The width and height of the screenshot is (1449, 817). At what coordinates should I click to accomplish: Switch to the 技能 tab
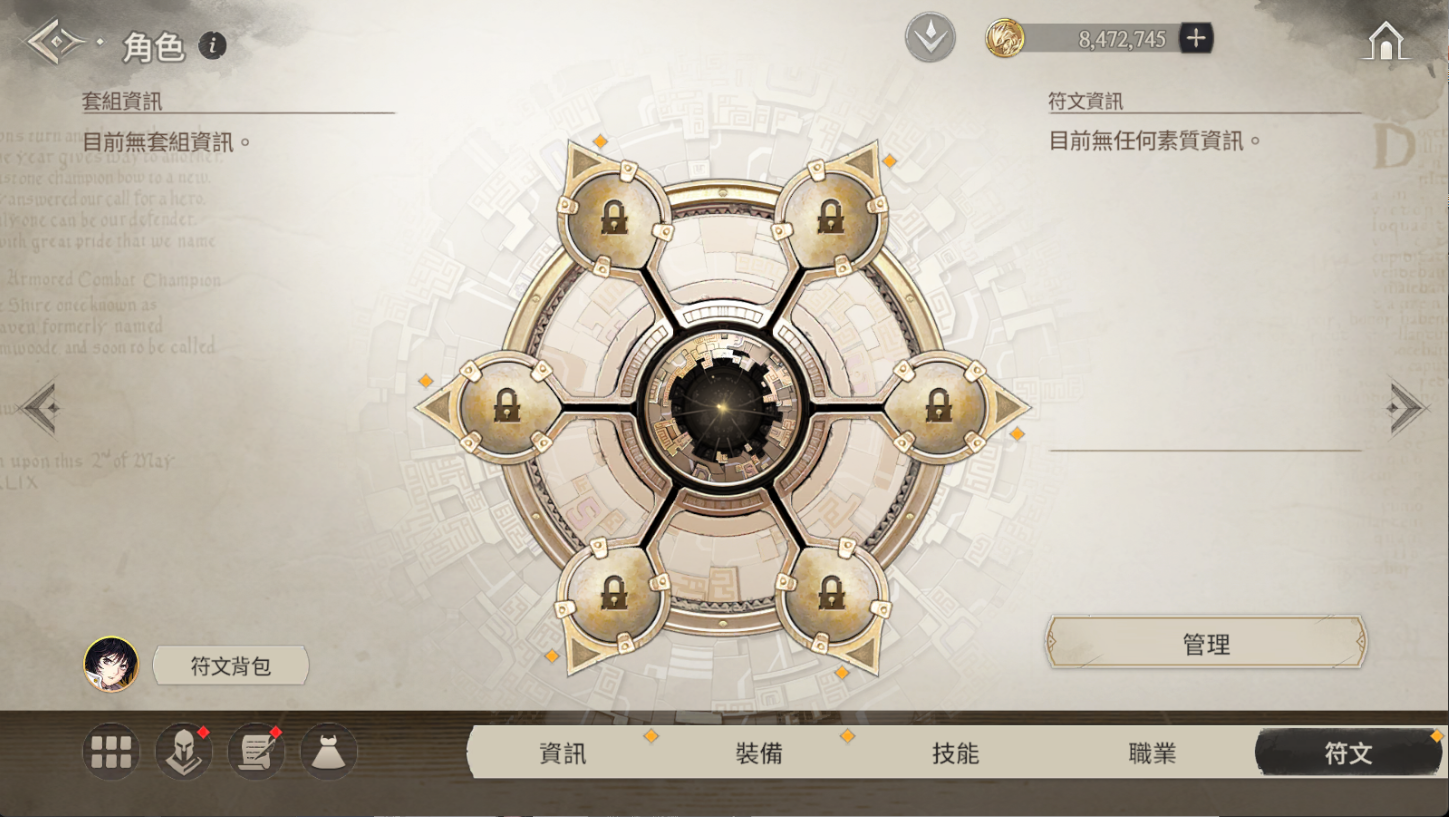[x=955, y=754]
